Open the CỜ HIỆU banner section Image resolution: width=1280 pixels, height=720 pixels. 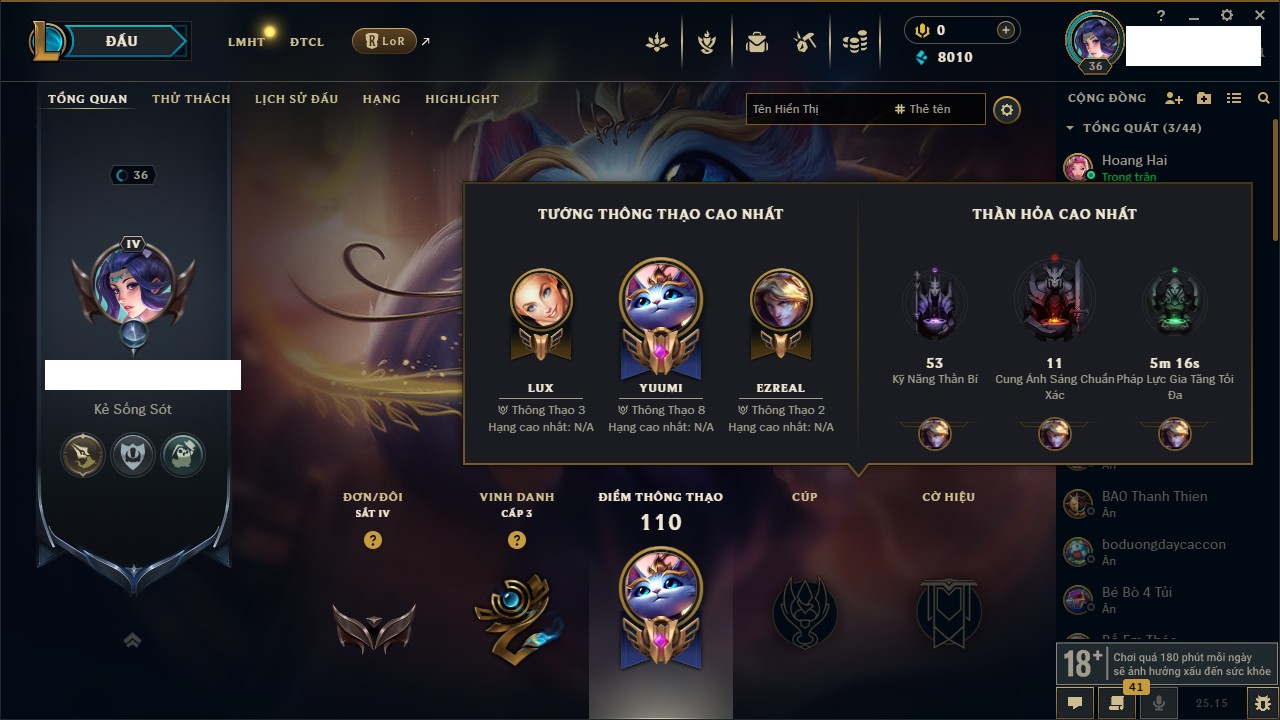[x=948, y=610]
